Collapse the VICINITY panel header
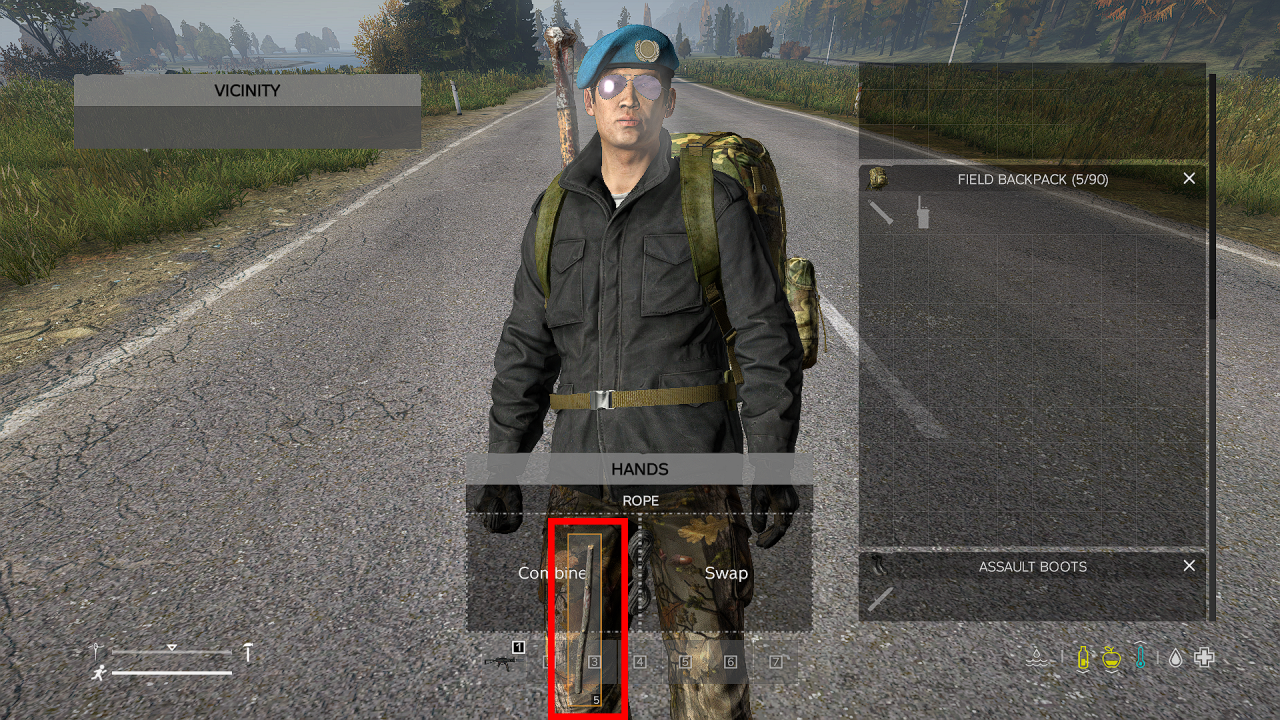Screen dimensions: 1280x720 click(x=247, y=90)
